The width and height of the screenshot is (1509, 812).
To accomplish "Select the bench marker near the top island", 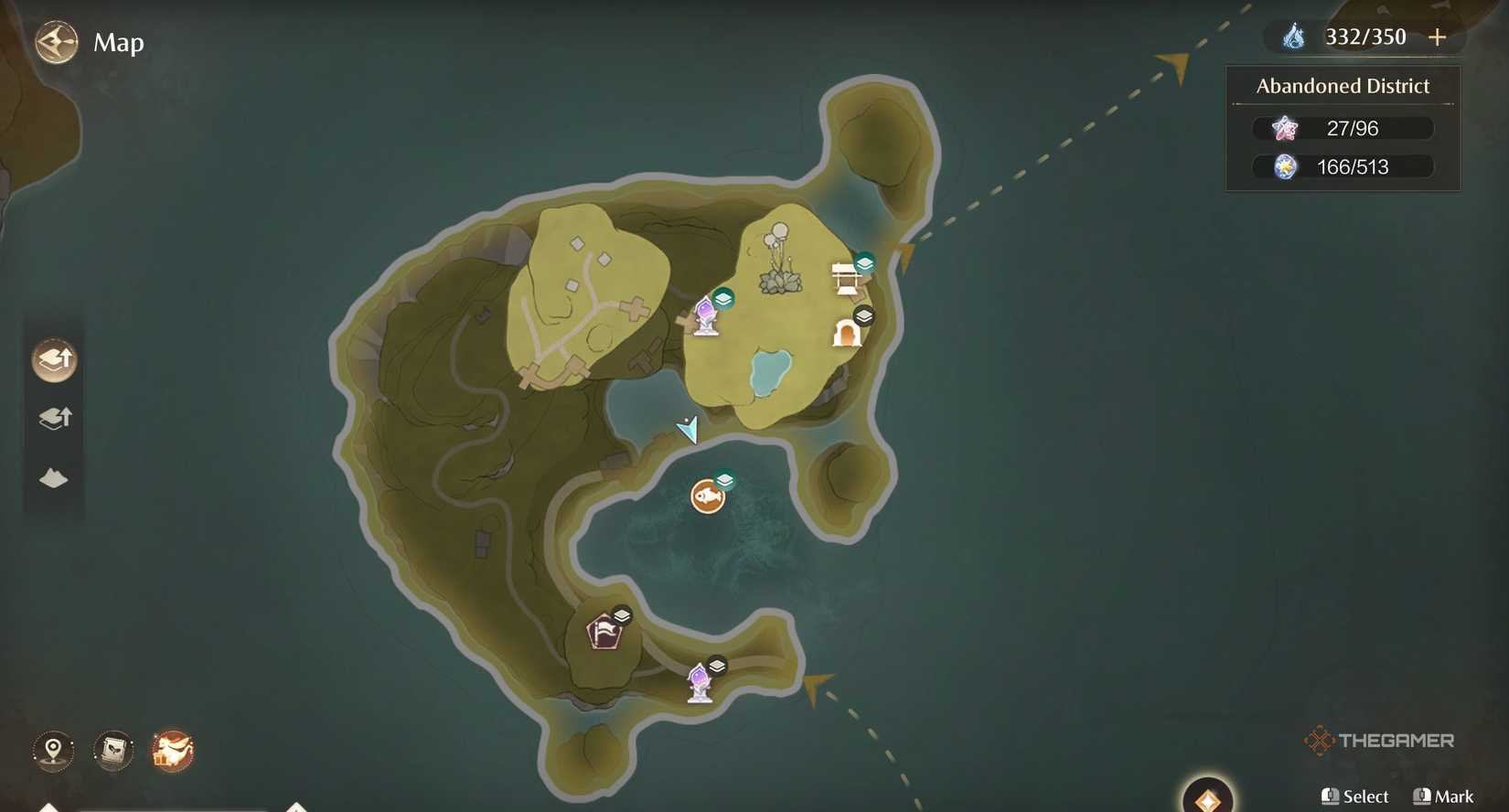I will pos(842,277).
